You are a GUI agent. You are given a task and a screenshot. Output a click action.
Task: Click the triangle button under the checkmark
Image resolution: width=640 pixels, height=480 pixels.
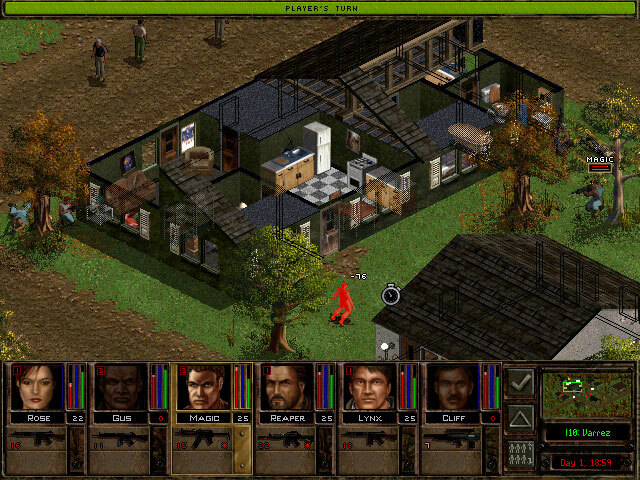(520, 417)
